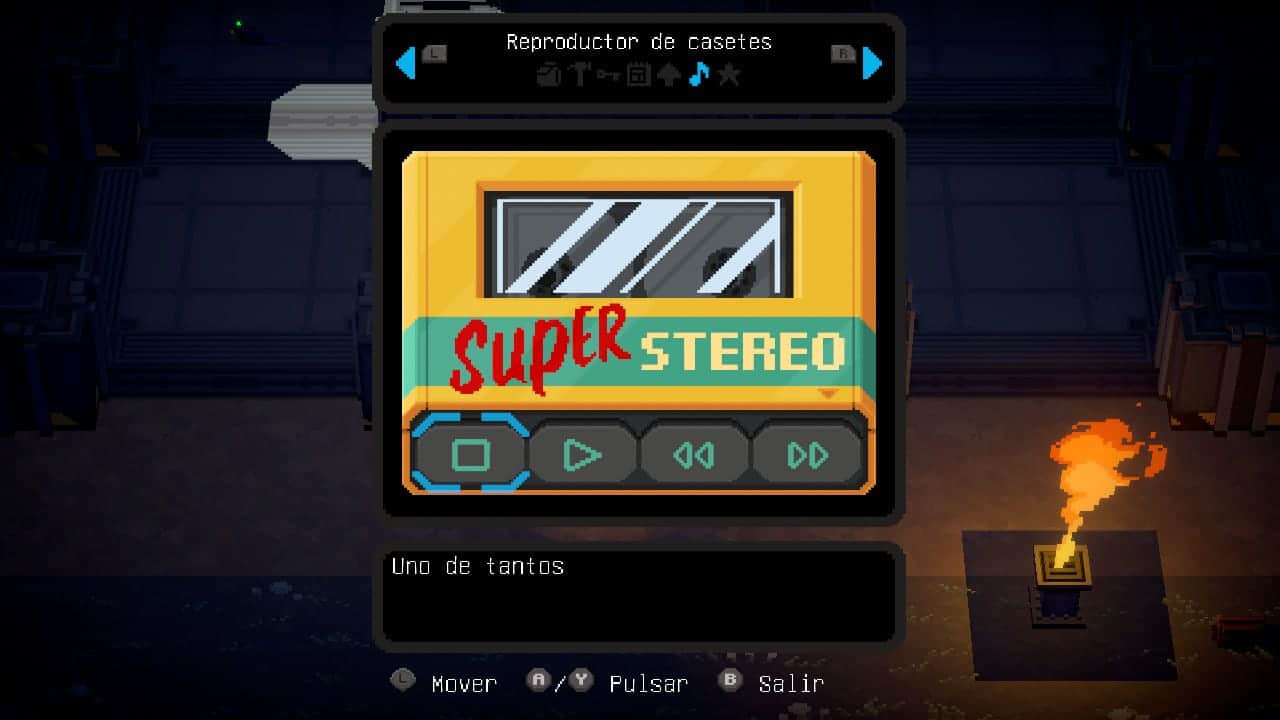This screenshot has height=720, width=1280.
Task: Go to next menu page with right arrow
Action: pyautogui.click(x=872, y=63)
